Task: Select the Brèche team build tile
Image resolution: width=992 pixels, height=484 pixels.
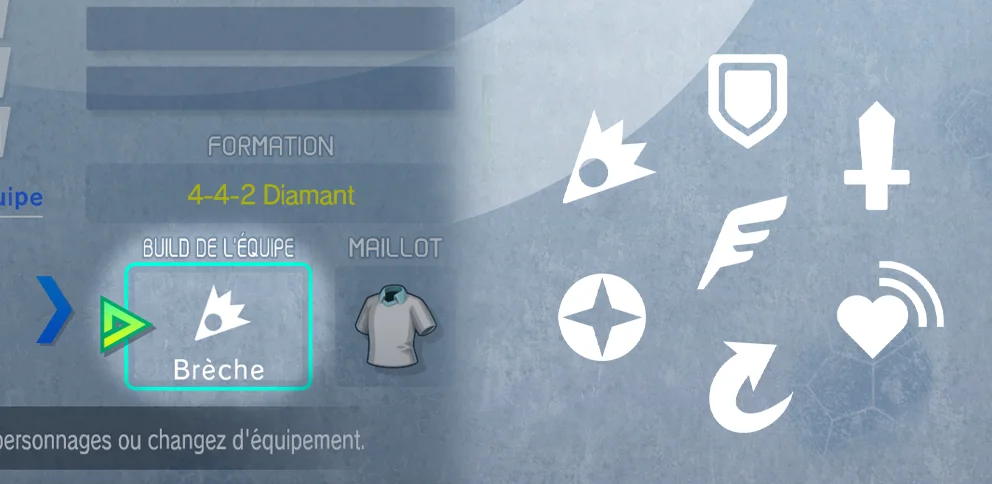Action: pyautogui.click(x=218, y=326)
